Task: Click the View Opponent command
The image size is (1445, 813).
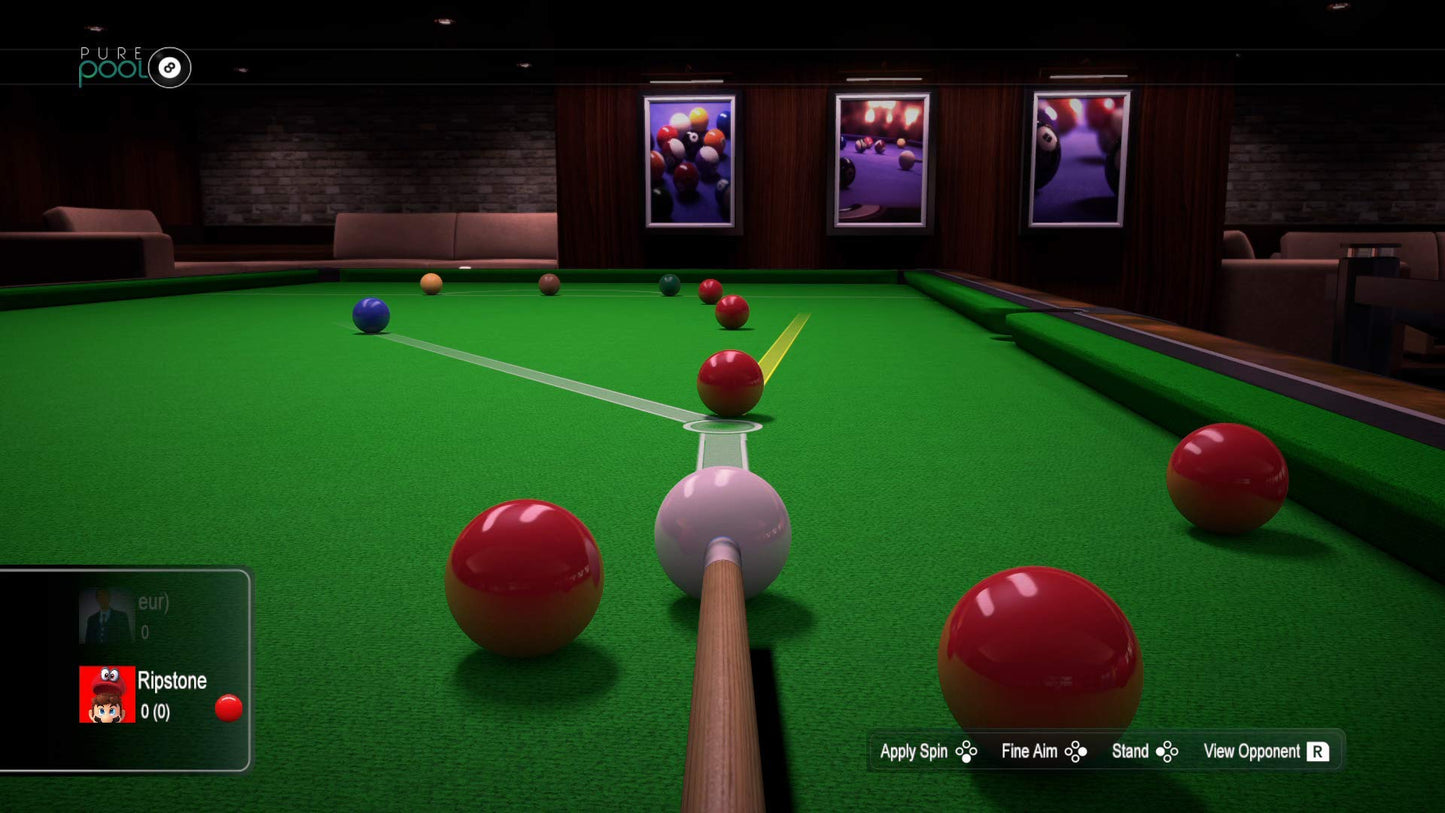Action: coord(1254,751)
